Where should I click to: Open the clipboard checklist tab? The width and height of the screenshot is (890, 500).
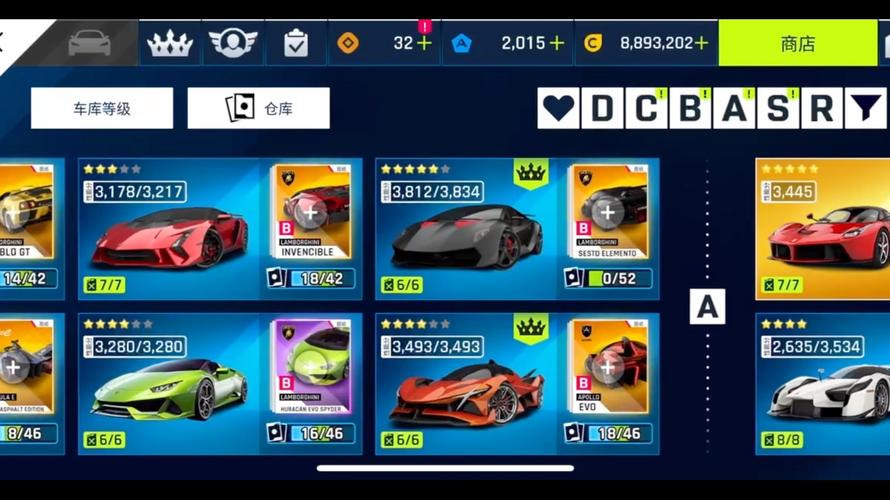[x=296, y=44]
